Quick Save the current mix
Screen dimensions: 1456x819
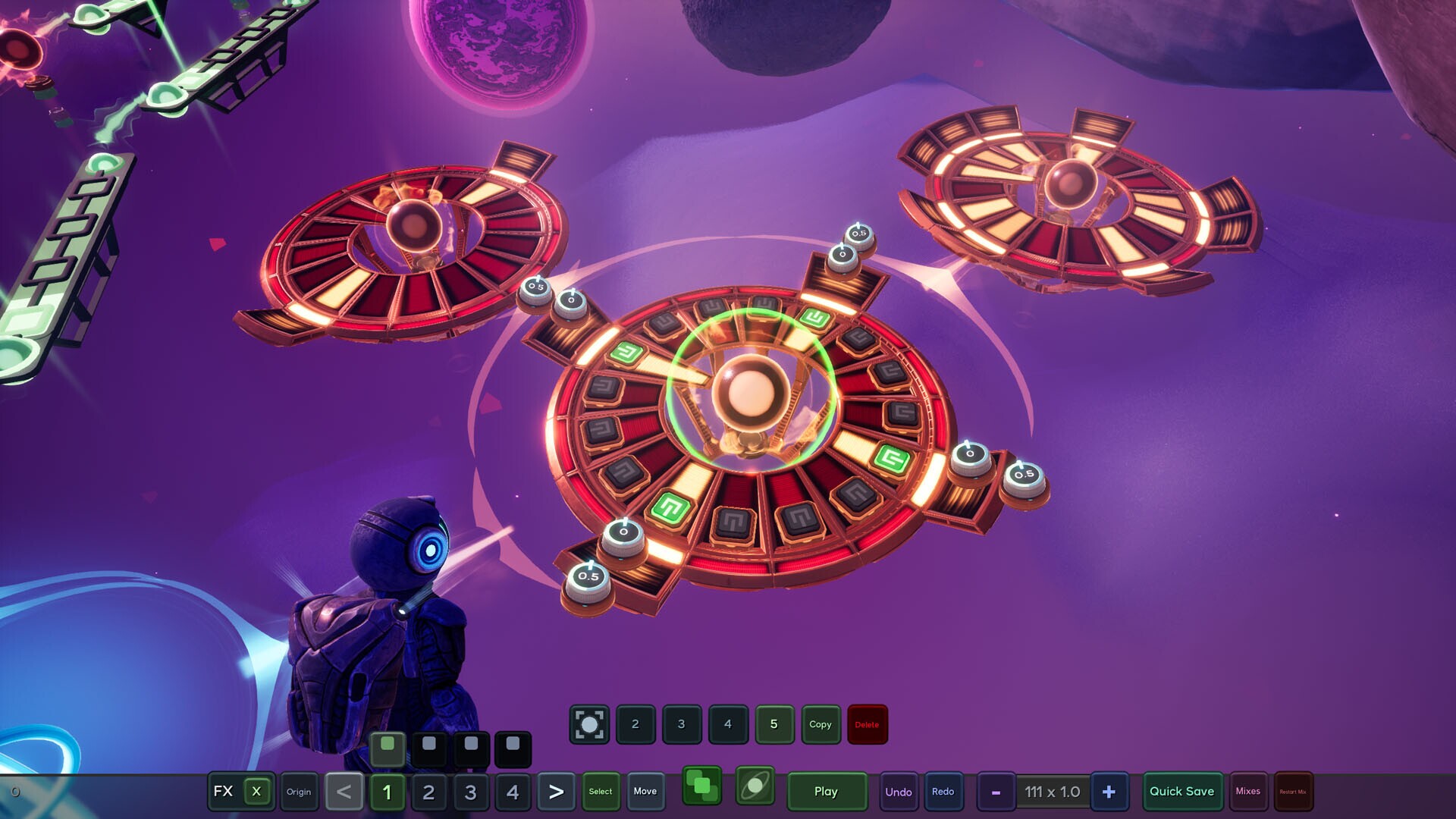tap(1181, 792)
